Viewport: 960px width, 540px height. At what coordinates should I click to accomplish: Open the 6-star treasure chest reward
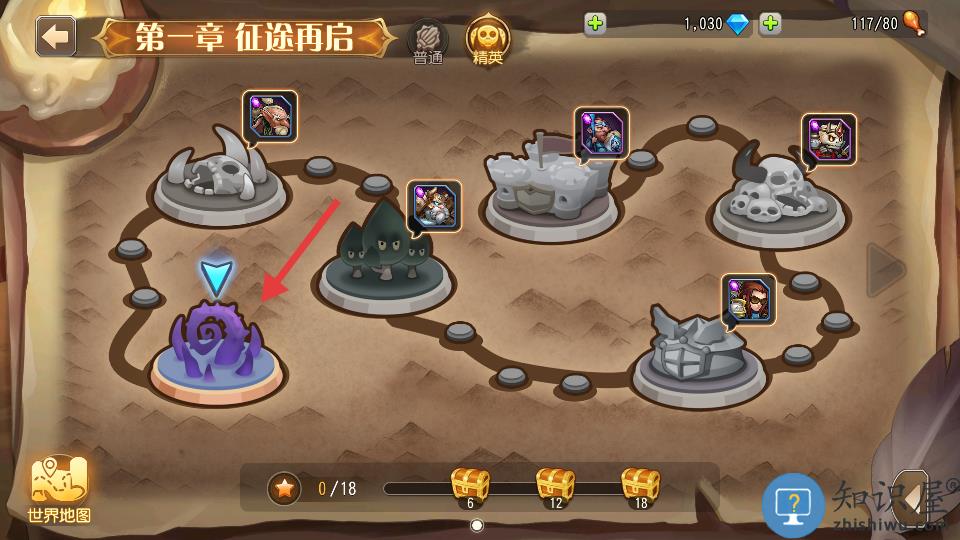coord(470,486)
